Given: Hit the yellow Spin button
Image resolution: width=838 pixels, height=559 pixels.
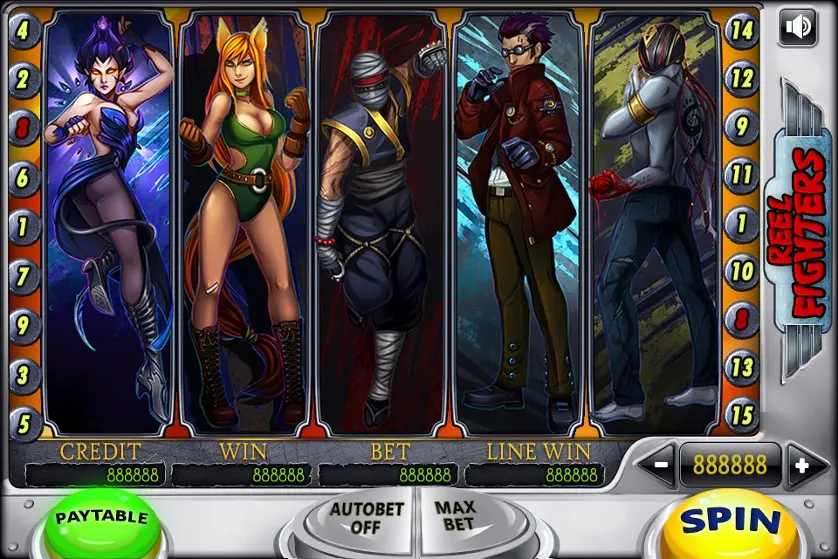Looking at the screenshot, I should pyautogui.click(x=730, y=521).
